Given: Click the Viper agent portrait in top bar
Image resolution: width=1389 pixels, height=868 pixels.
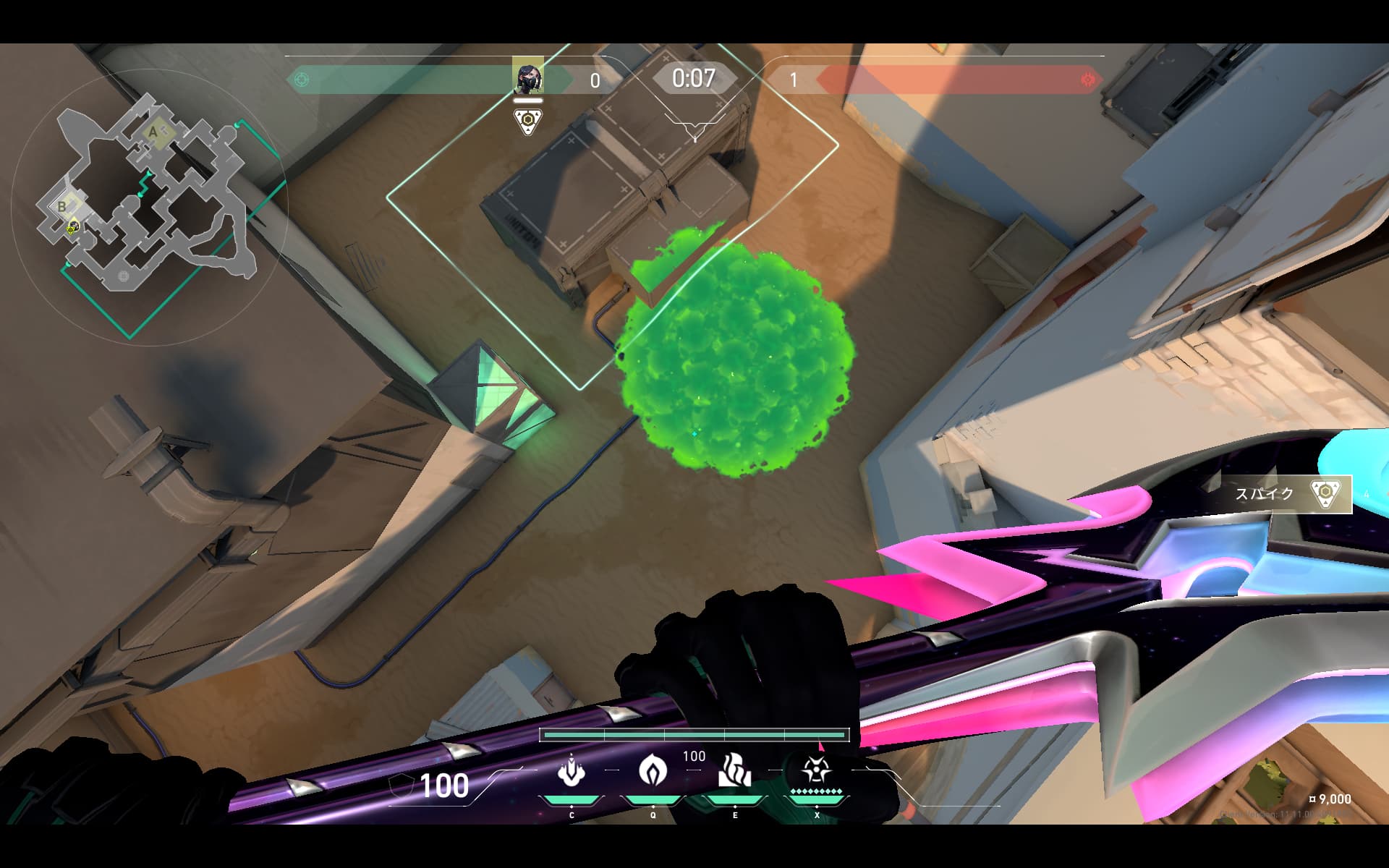Looking at the screenshot, I should [x=527, y=76].
